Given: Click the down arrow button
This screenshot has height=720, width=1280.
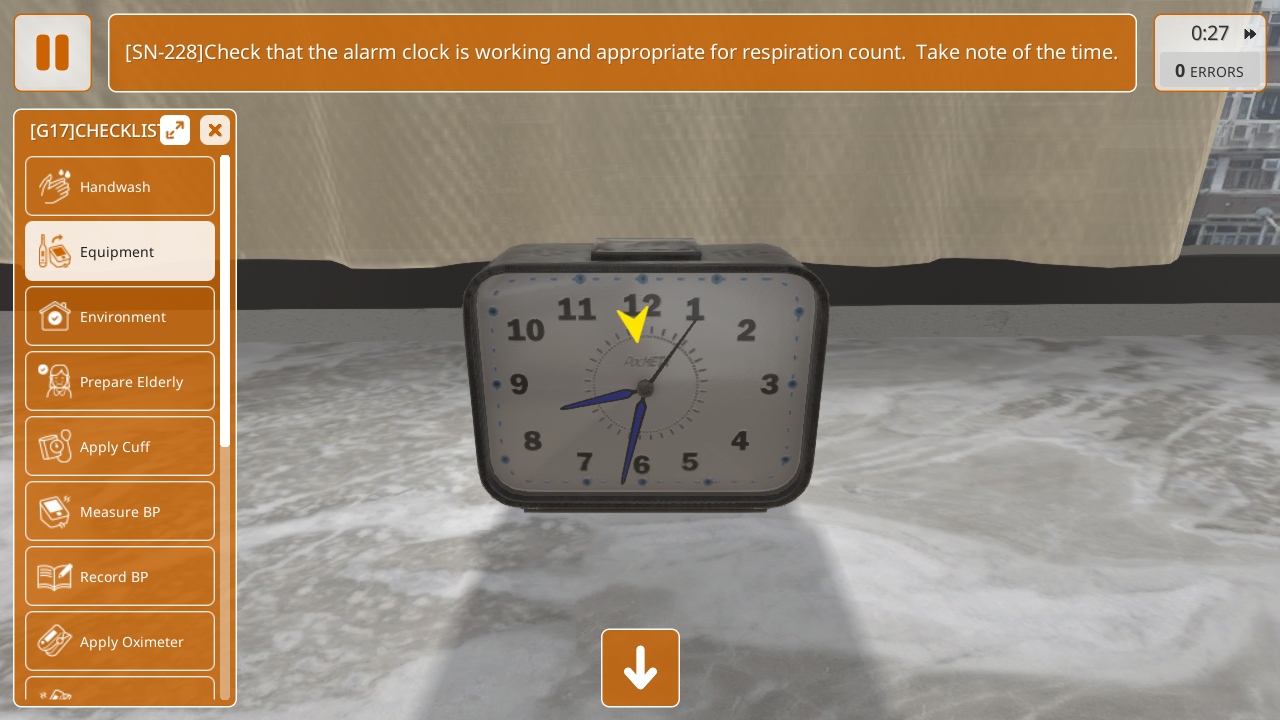Looking at the screenshot, I should pyautogui.click(x=640, y=668).
